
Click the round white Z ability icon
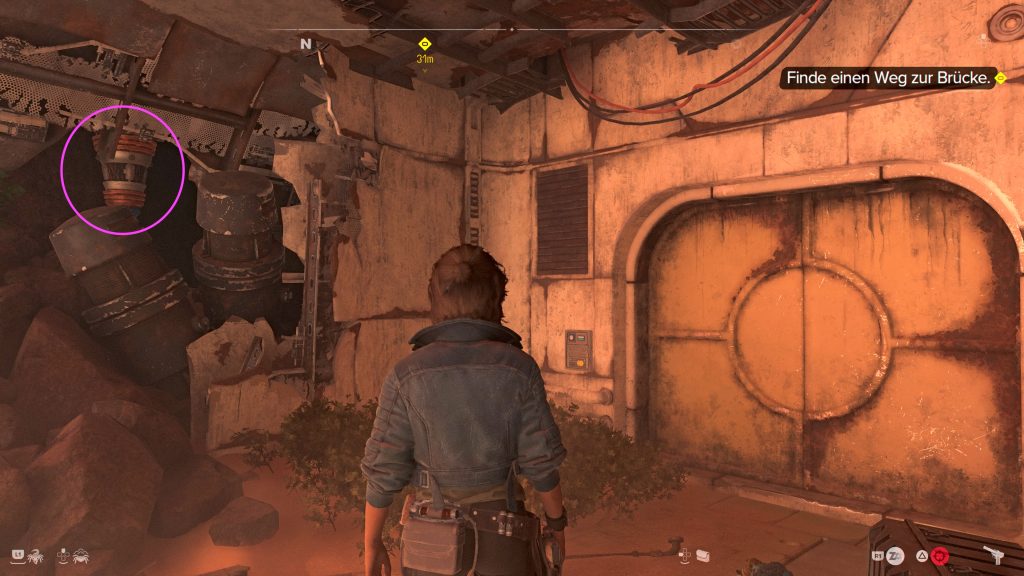(x=897, y=554)
